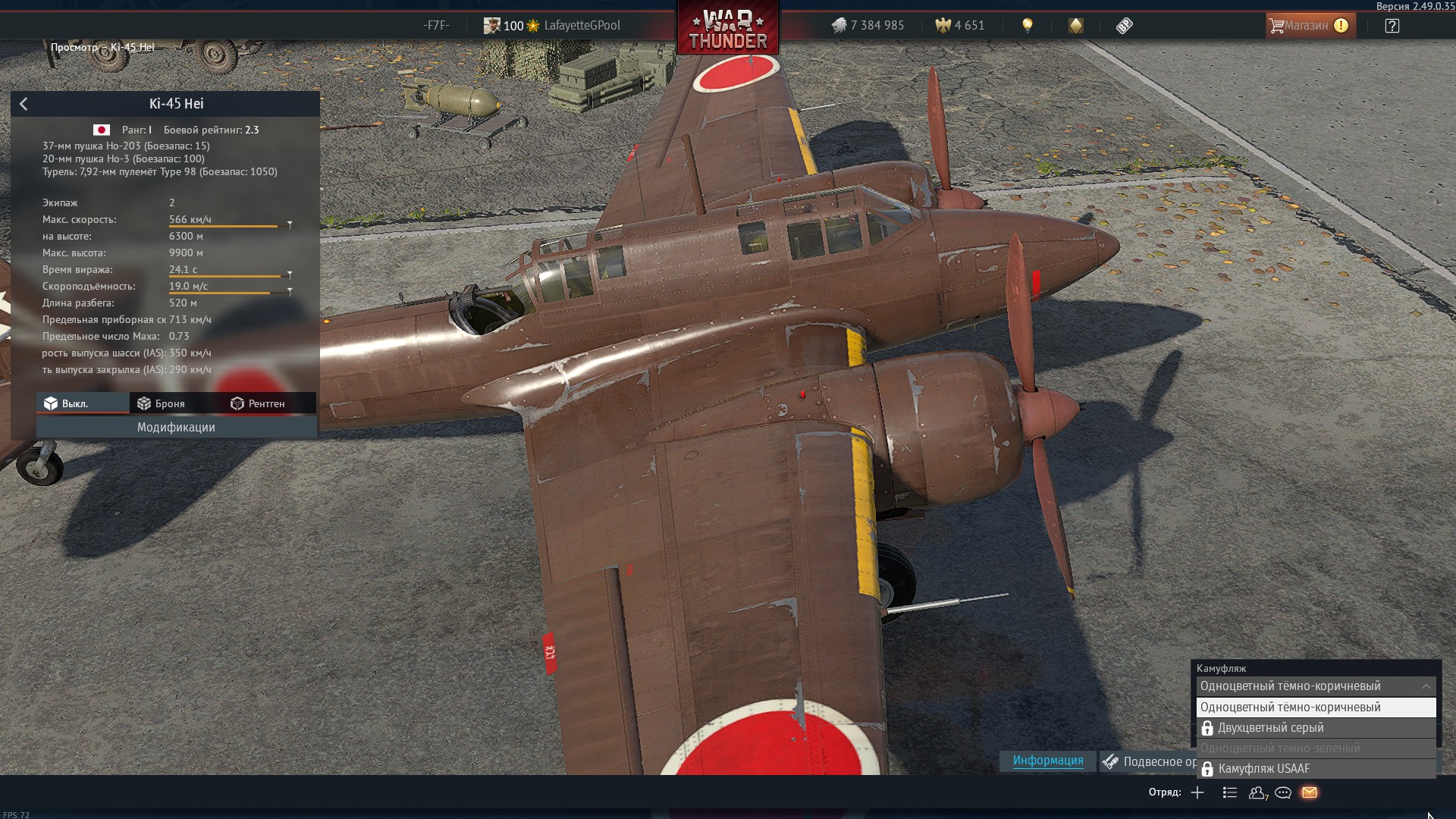Switch to the Рентген x-ray view
The width and height of the screenshot is (1456, 819).
258,403
